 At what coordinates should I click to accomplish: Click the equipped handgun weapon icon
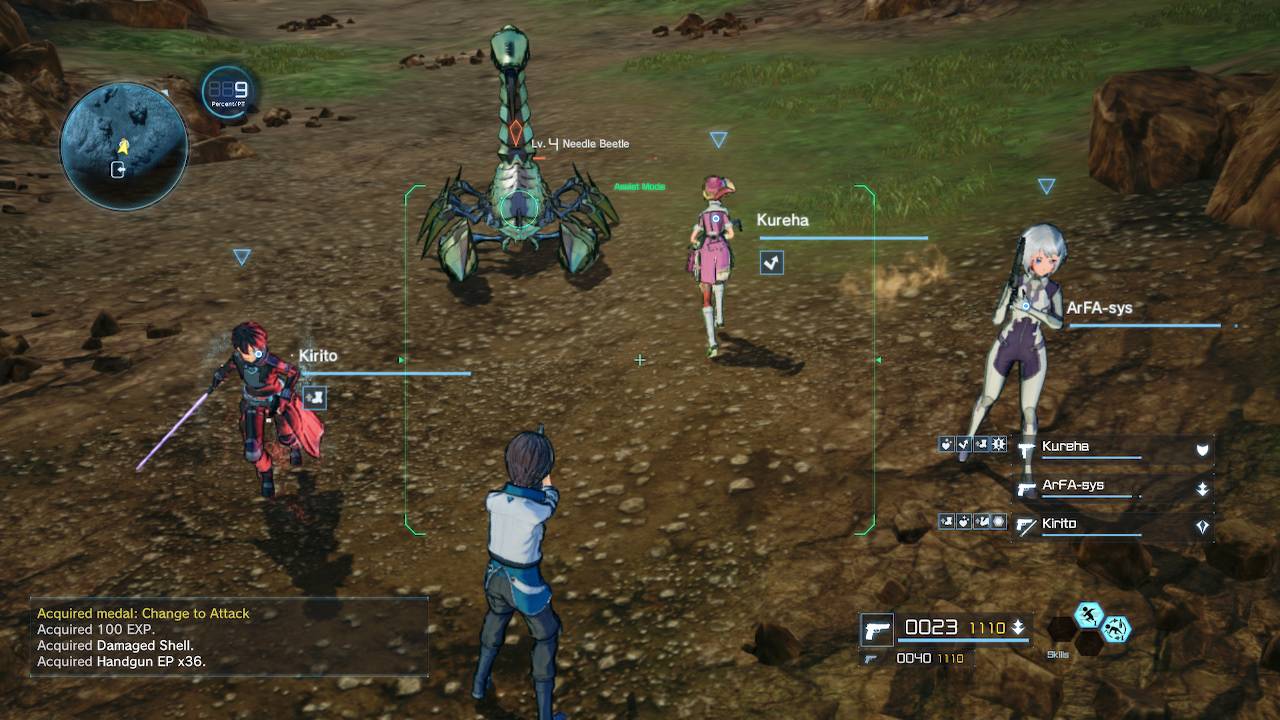(x=877, y=630)
